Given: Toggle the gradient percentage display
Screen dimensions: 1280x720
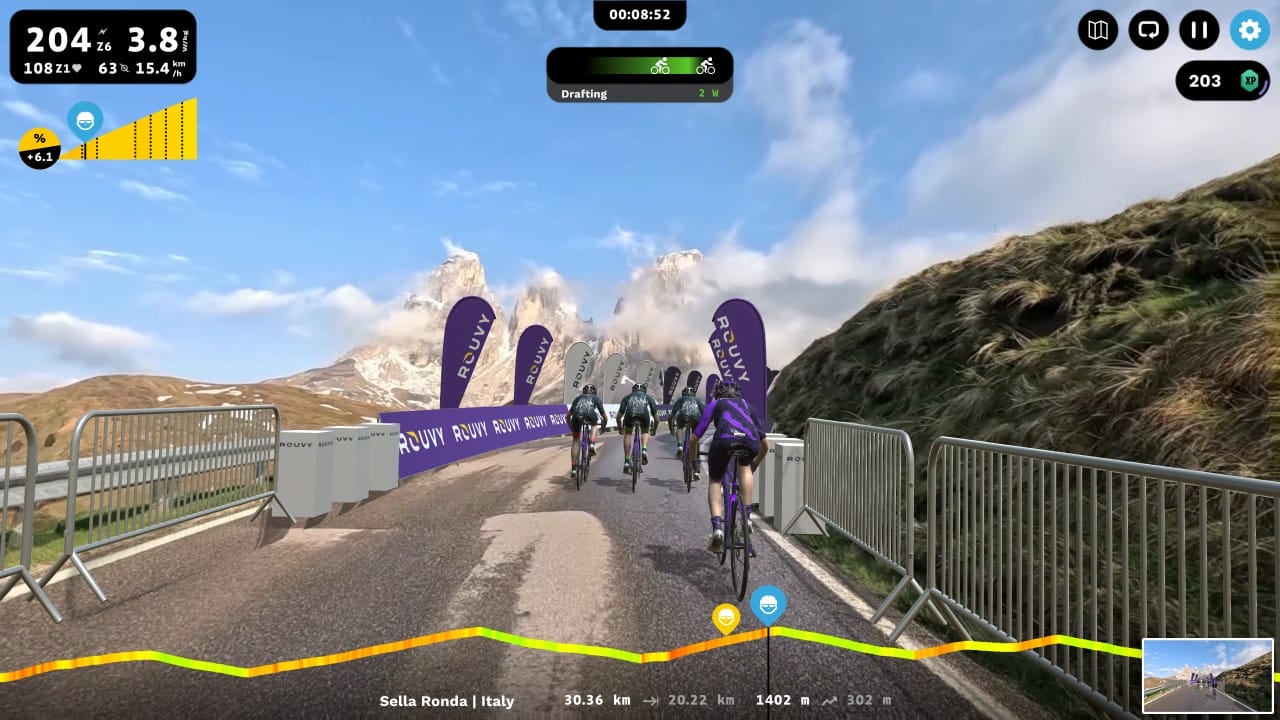Looking at the screenshot, I should [x=38, y=145].
